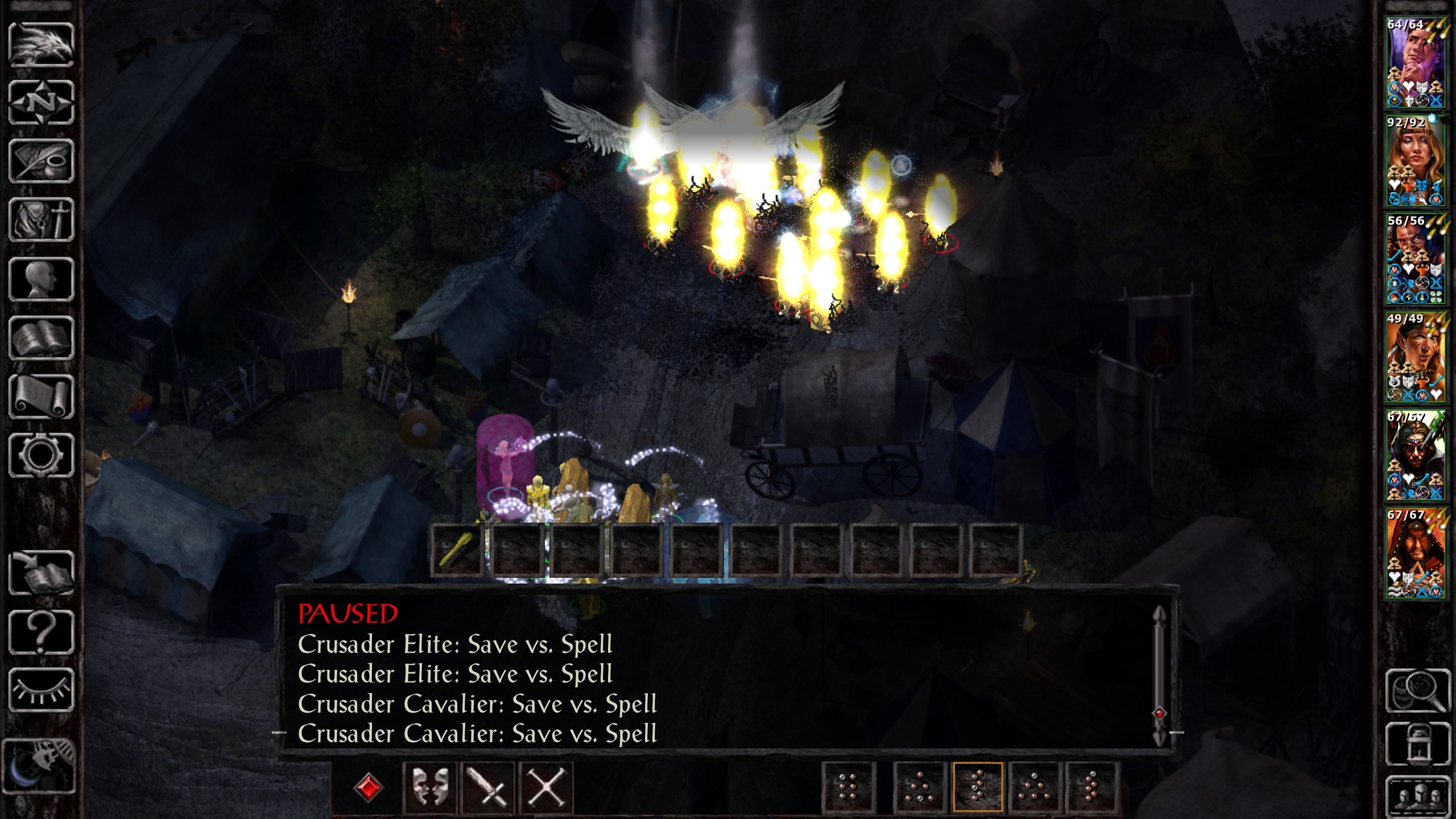Select the party member with 64/64 health
The height and width of the screenshot is (819, 1456).
[1414, 63]
